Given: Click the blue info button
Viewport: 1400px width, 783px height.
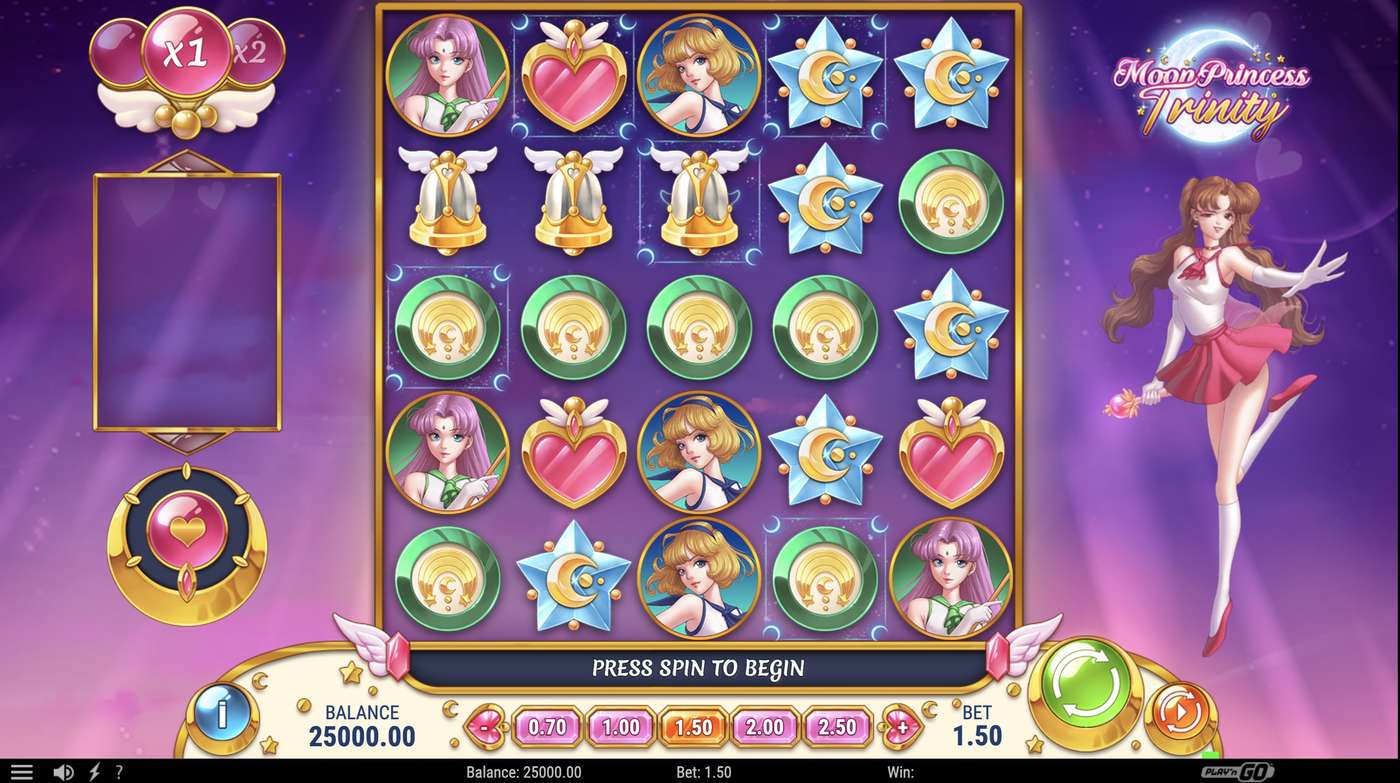Looking at the screenshot, I should coord(220,714).
